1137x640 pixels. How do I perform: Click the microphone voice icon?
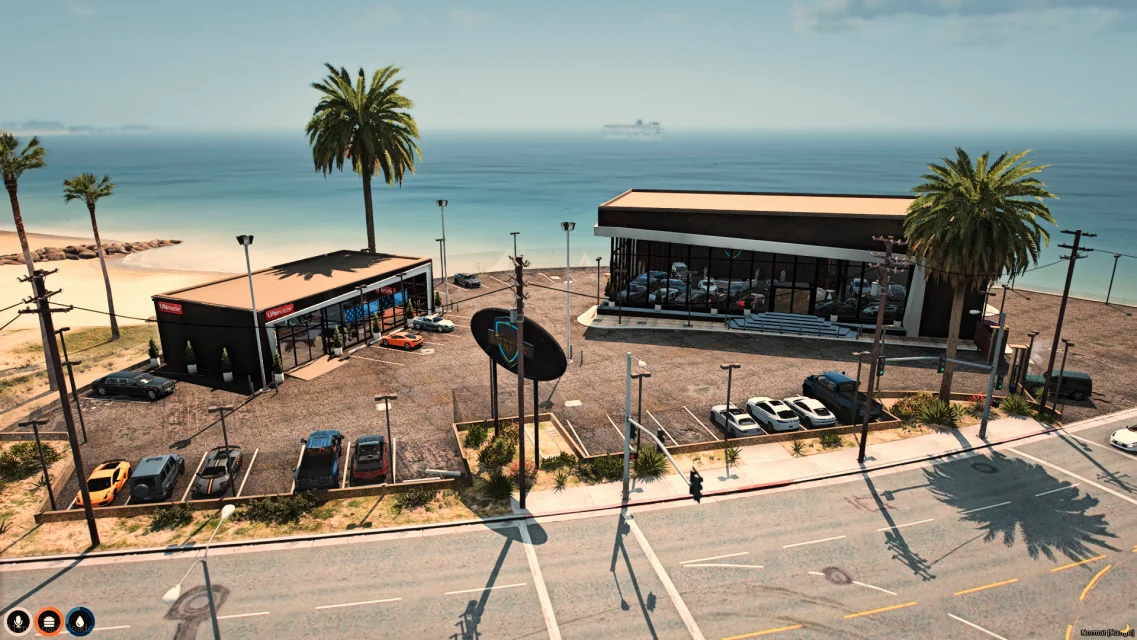click(x=18, y=621)
